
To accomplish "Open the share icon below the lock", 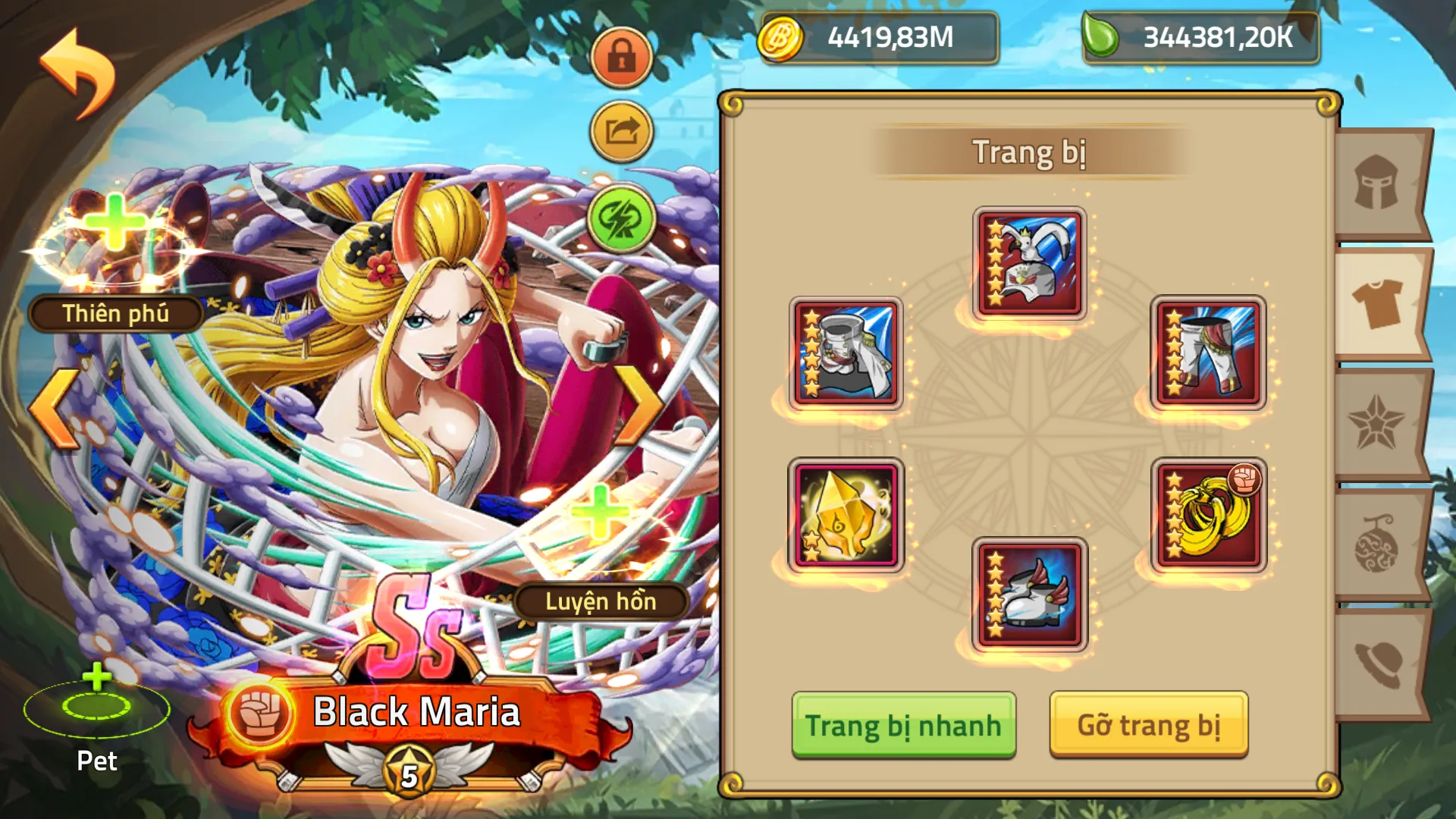I will [620, 129].
